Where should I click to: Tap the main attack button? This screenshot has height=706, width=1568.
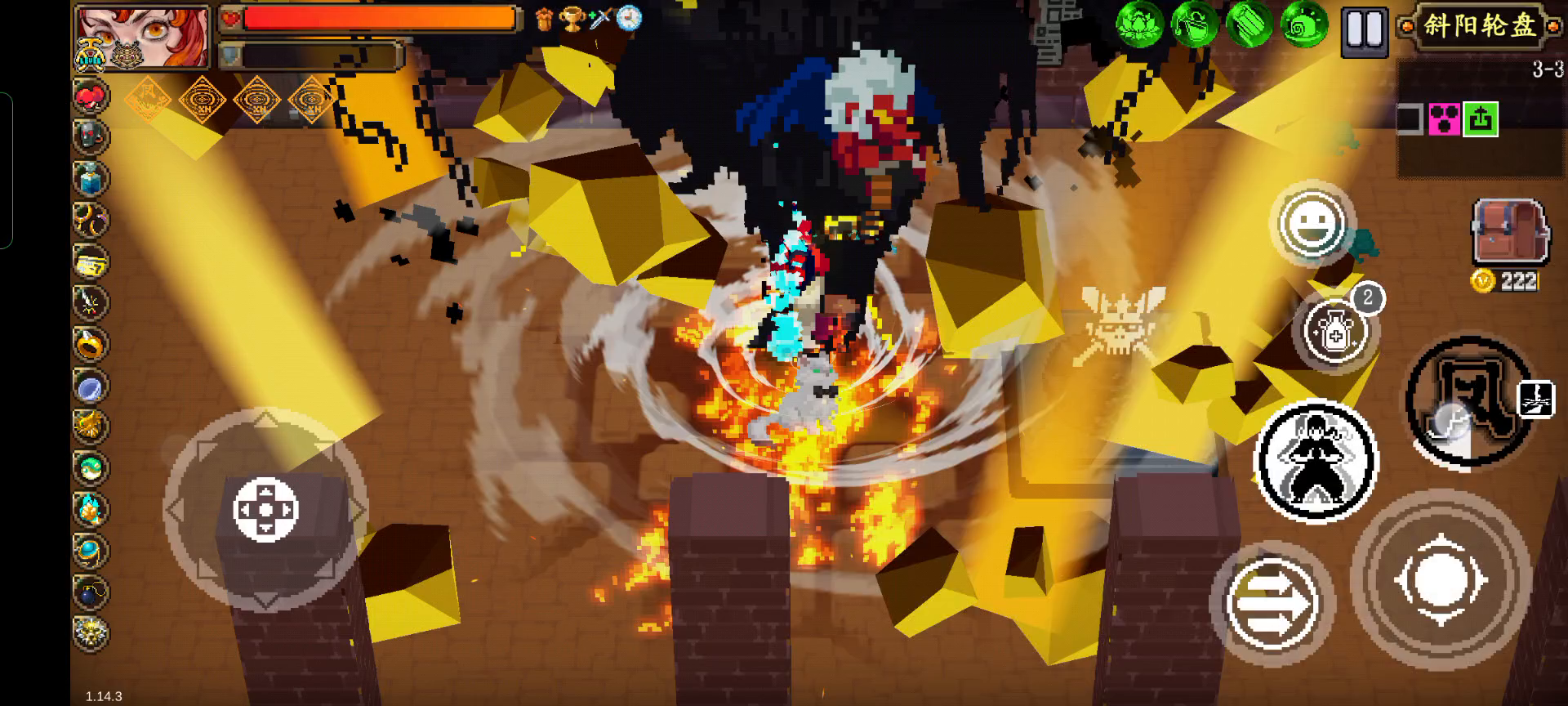(x=1440, y=580)
